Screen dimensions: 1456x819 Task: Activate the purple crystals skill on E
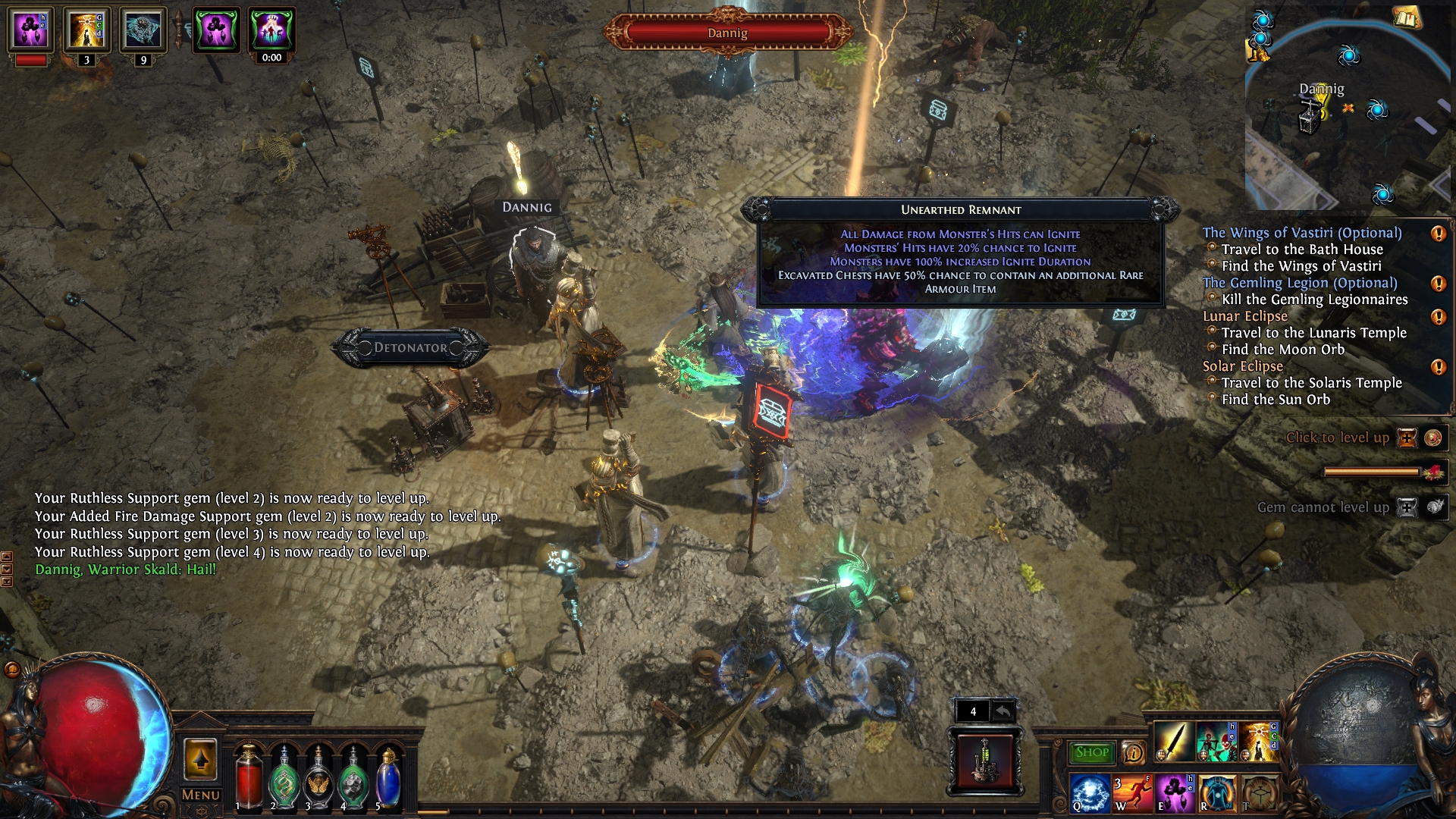click(x=1175, y=793)
